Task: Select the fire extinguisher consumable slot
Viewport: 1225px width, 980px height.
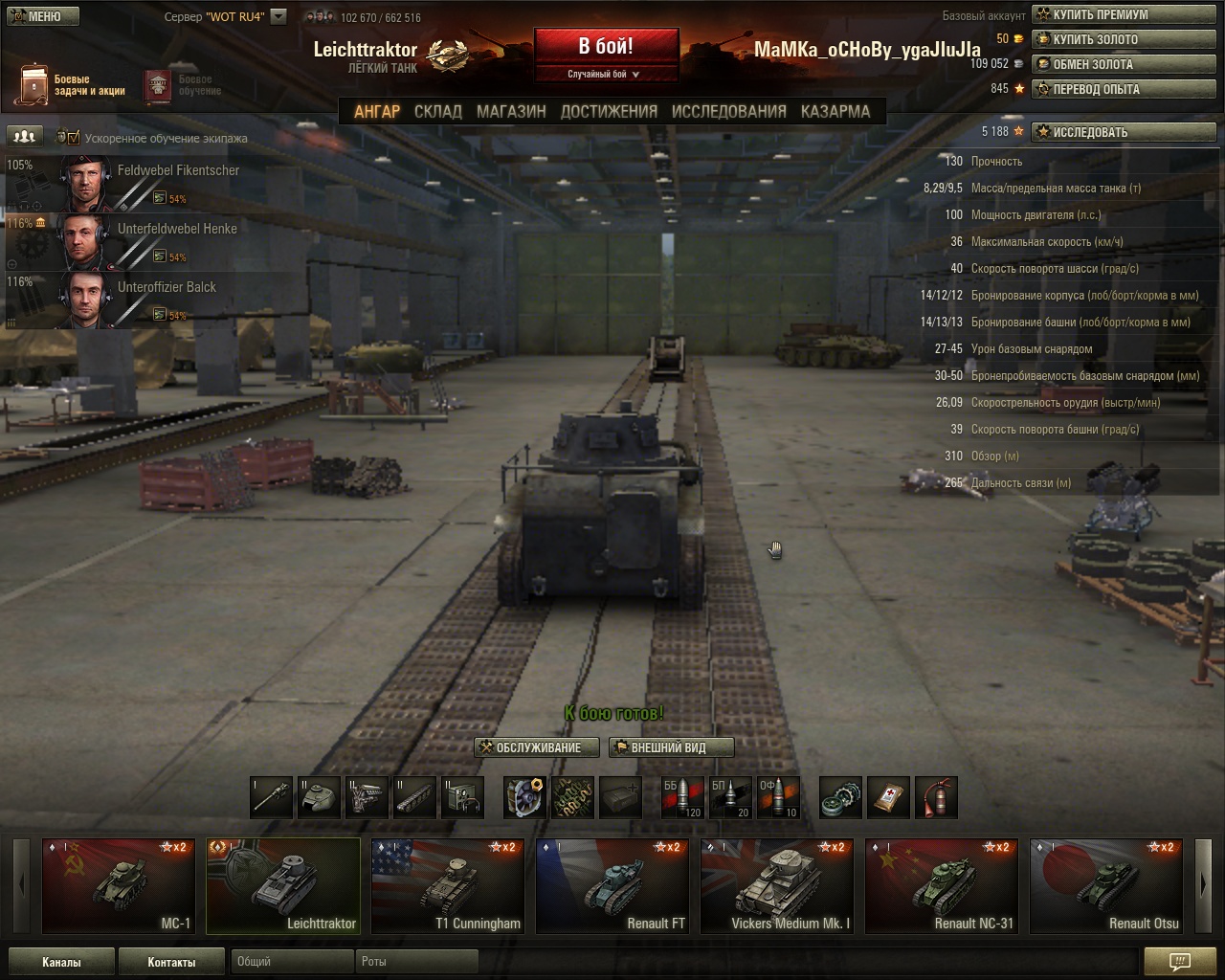Action: coord(936,797)
